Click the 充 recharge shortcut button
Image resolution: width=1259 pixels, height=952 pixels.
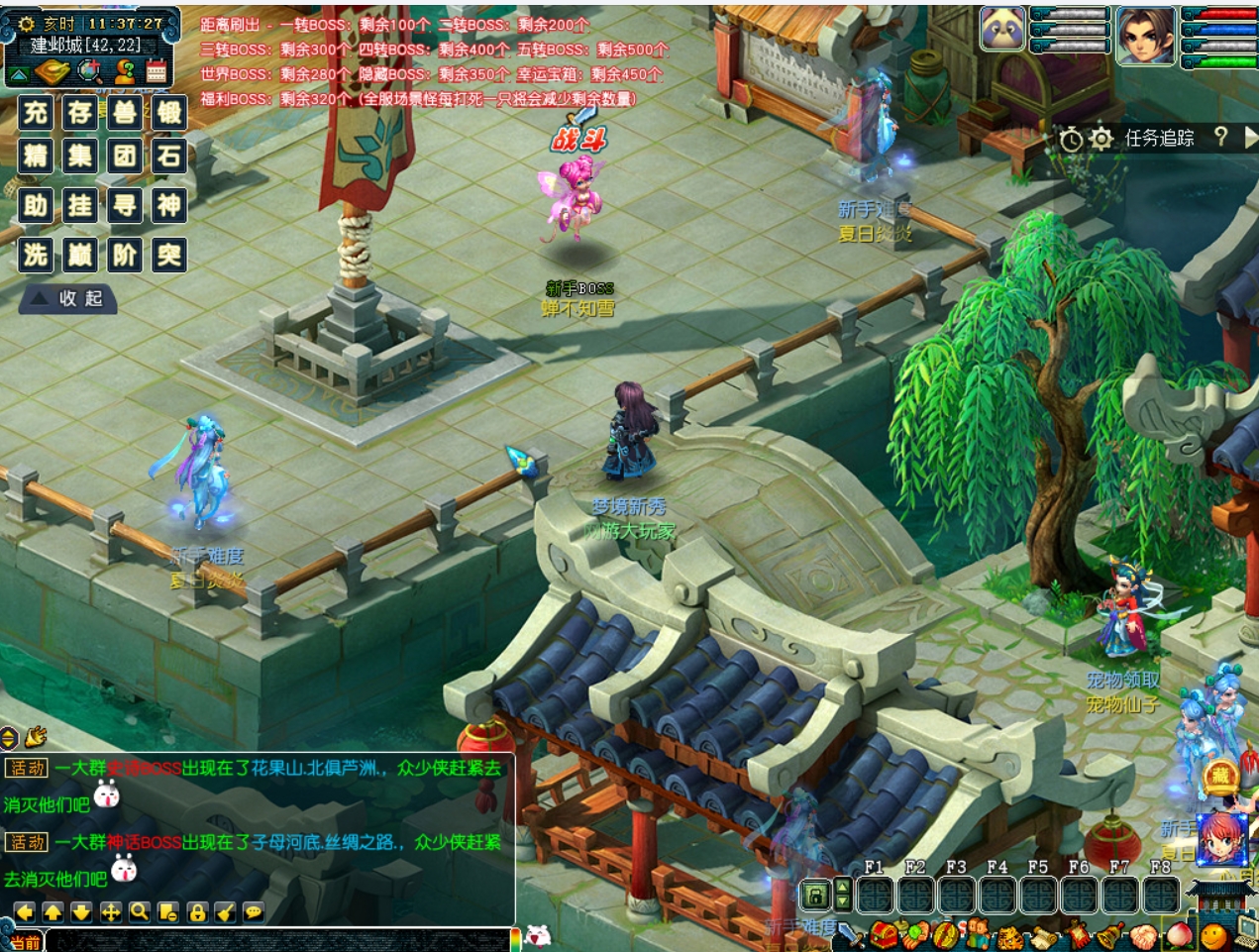(x=36, y=112)
